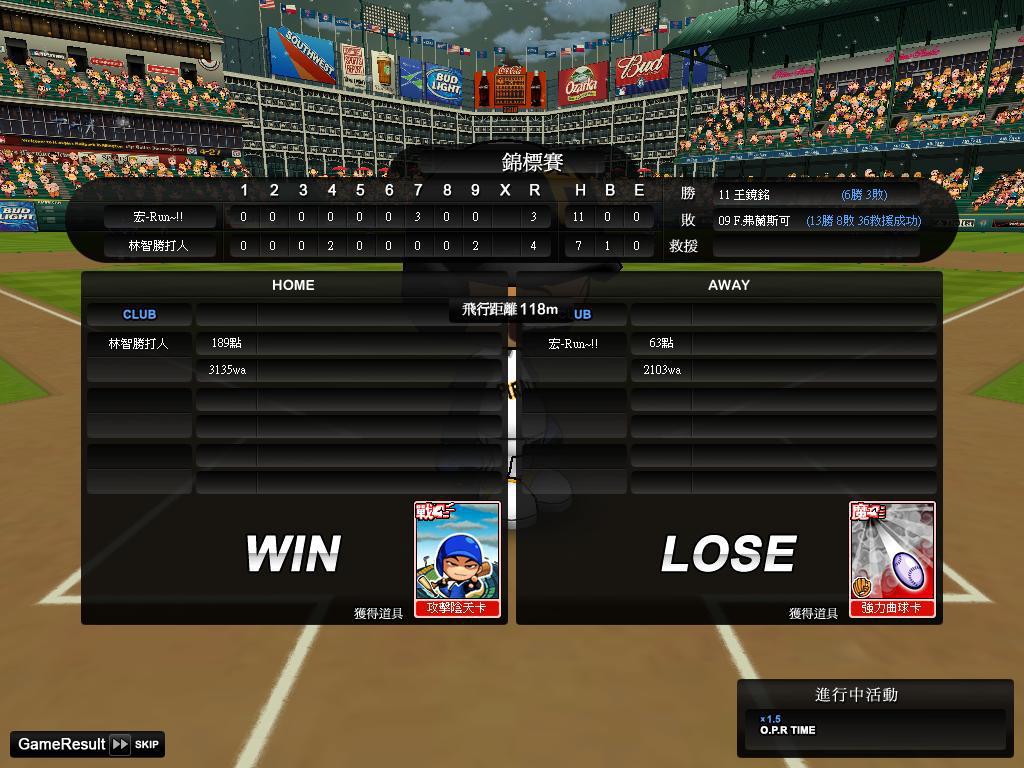Select the 攻擊陰天卡 reward card
This screenshot has width=1024, height=768.
(457, 559)
